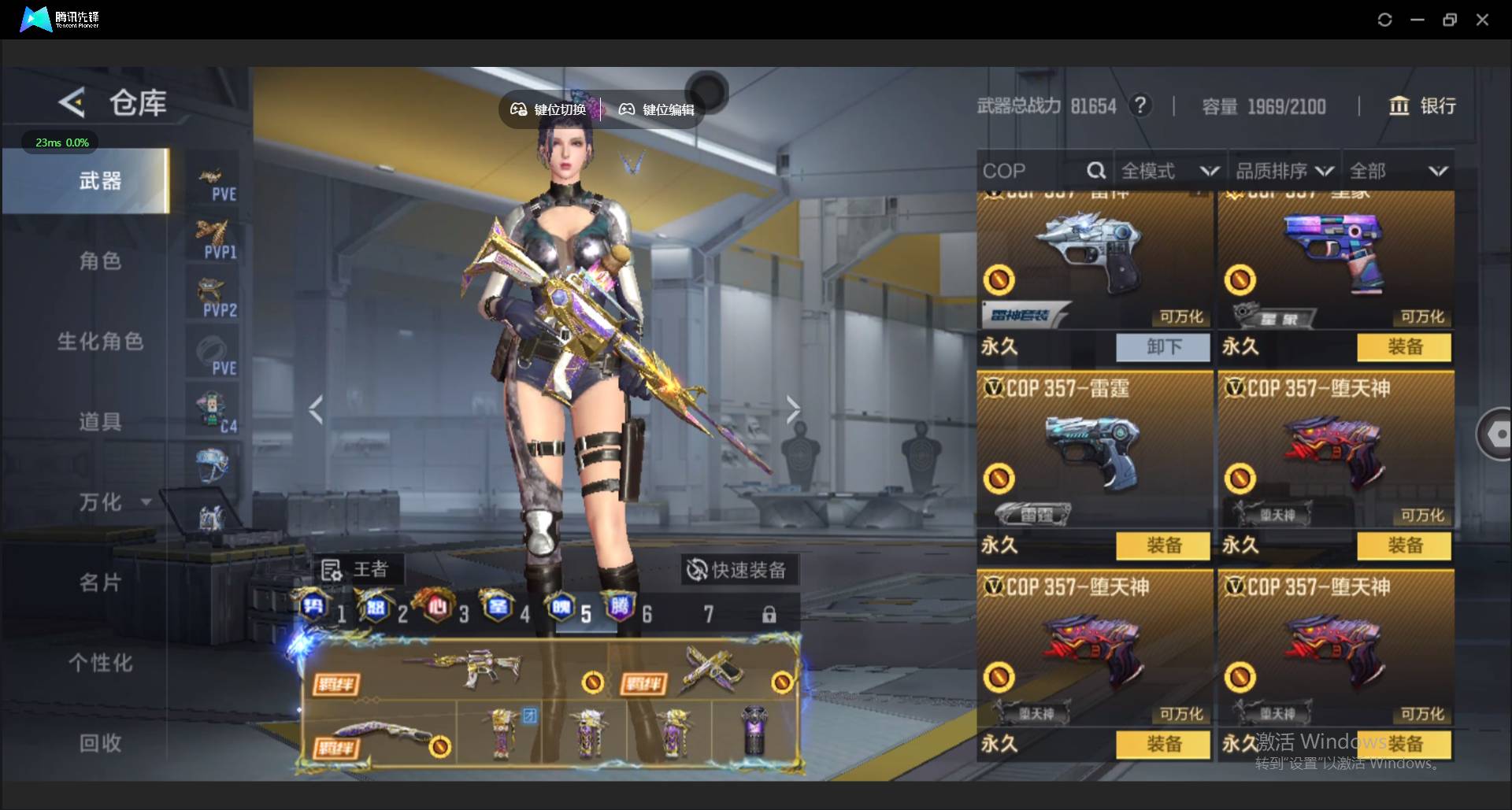Select the 道具 tab

point(100,422)
